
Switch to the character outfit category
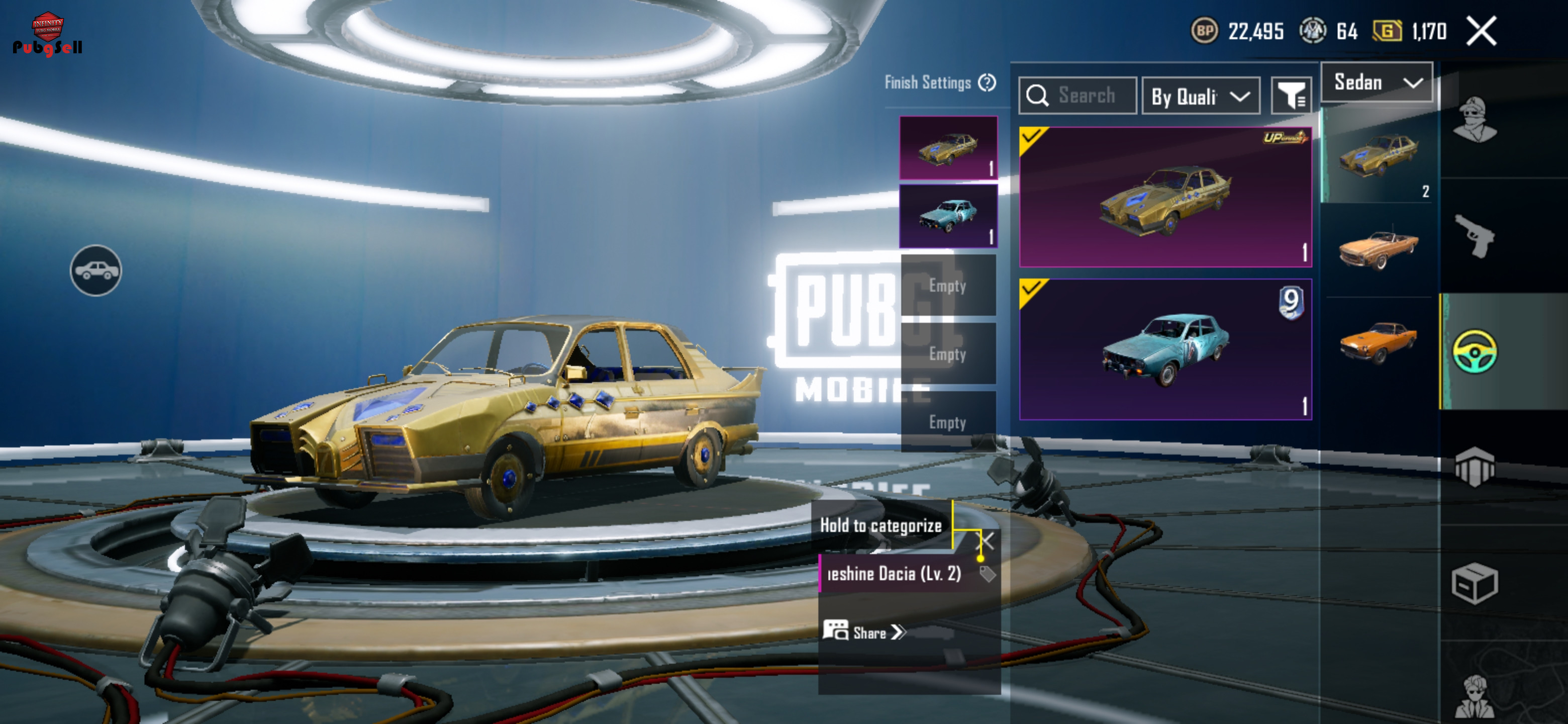(1474, 120)
